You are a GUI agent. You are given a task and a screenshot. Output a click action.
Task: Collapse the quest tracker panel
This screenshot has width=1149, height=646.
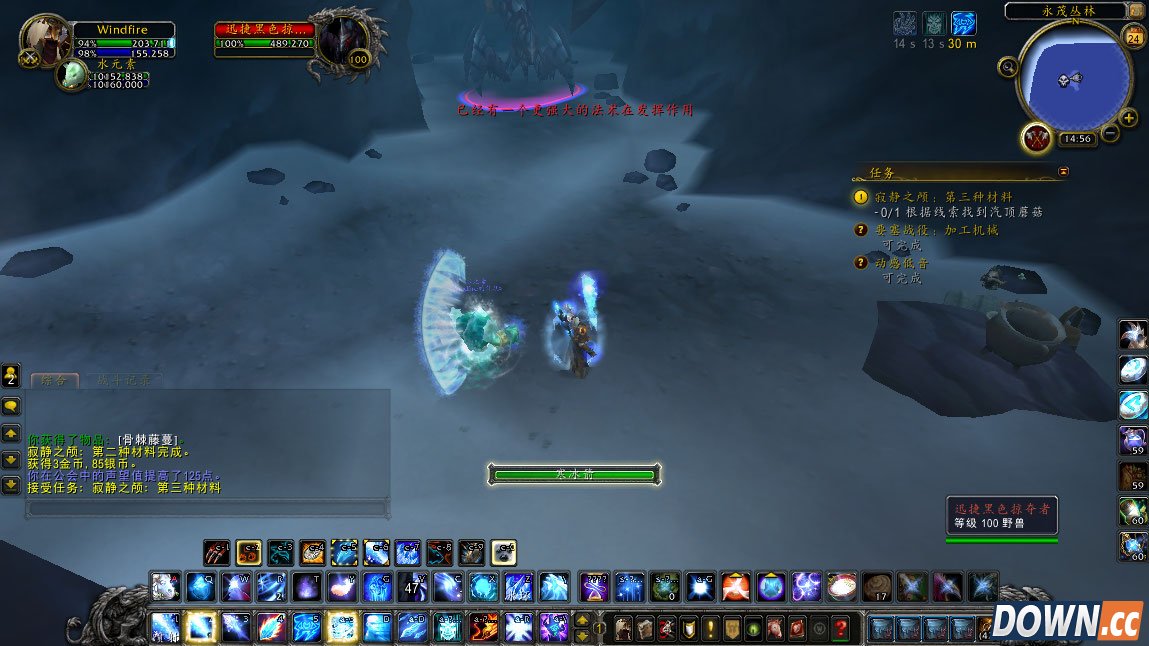click(1063, 172)
